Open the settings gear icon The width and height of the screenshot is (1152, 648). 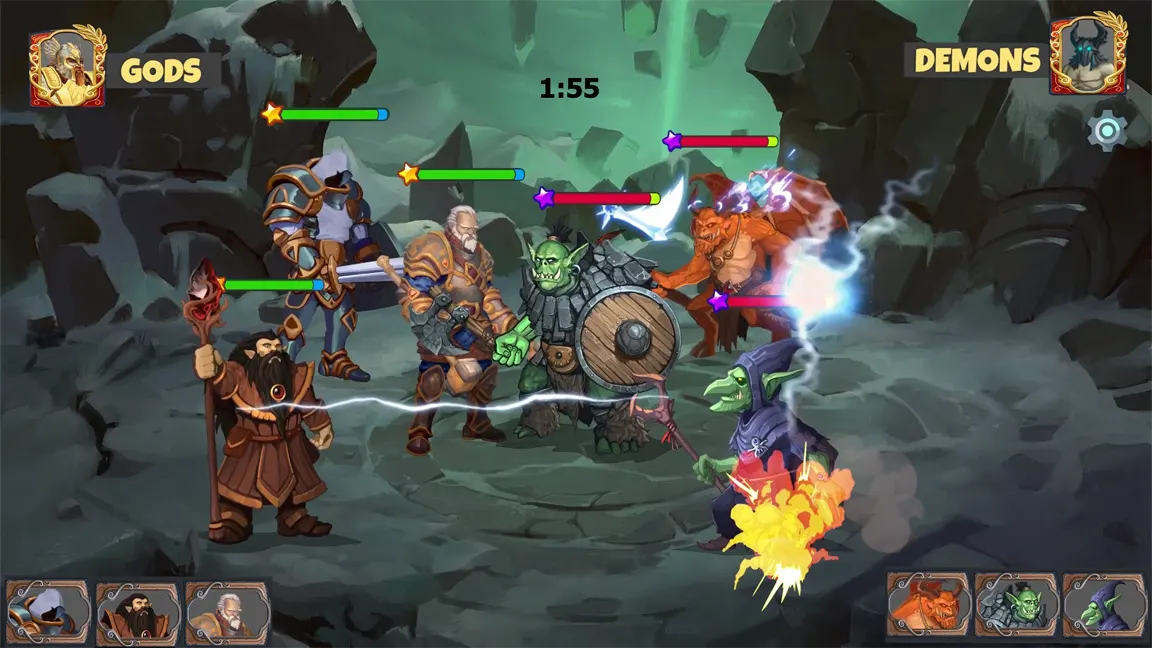pyautogui.click(x=1107, y=131)
